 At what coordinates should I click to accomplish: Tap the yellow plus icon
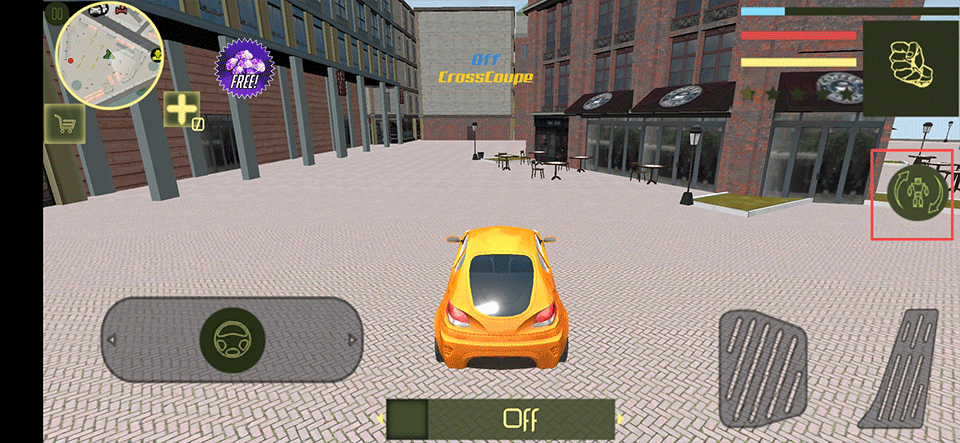(181, 110)
